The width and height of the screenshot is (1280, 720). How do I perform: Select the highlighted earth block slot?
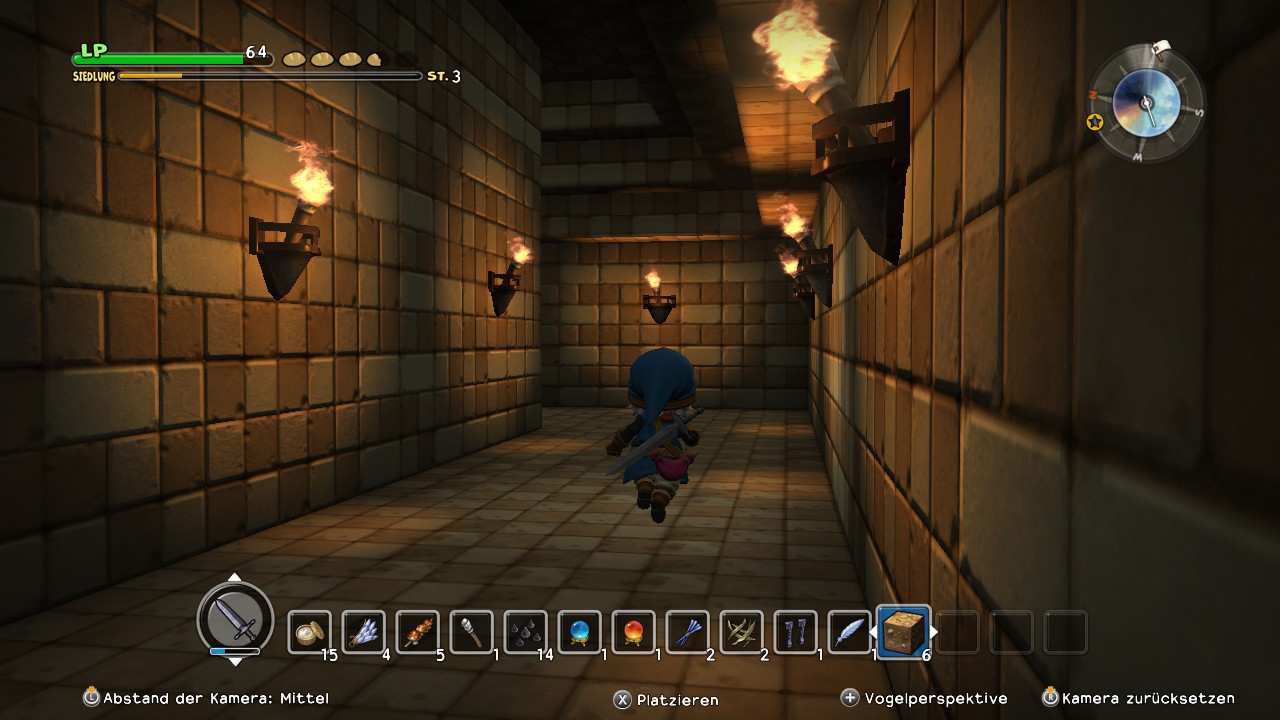click(904, 632)
